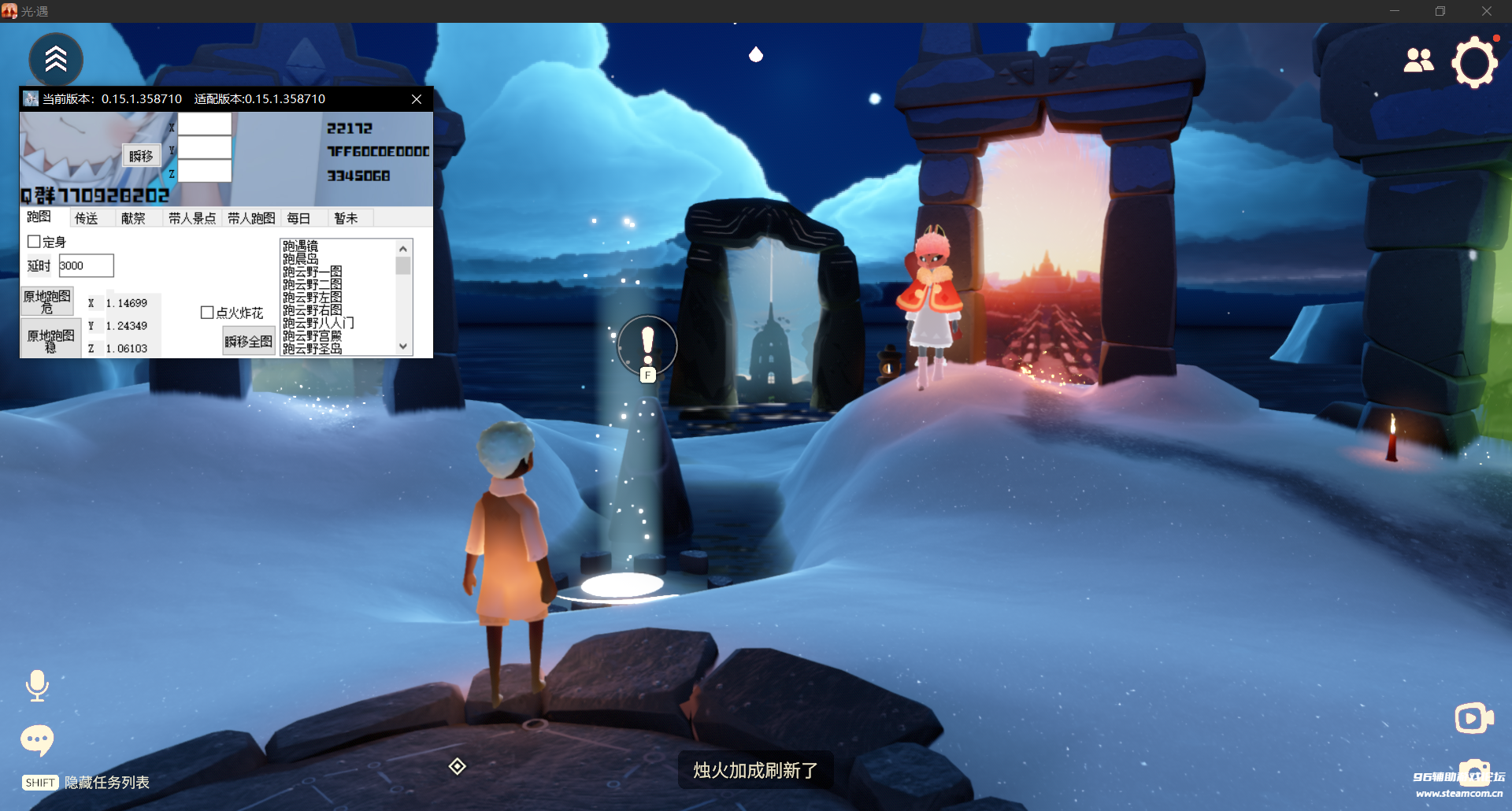Screen dimensions: 1512x811
Task: Enable the 定身 checkbox
Action: (x=35, y=242)
